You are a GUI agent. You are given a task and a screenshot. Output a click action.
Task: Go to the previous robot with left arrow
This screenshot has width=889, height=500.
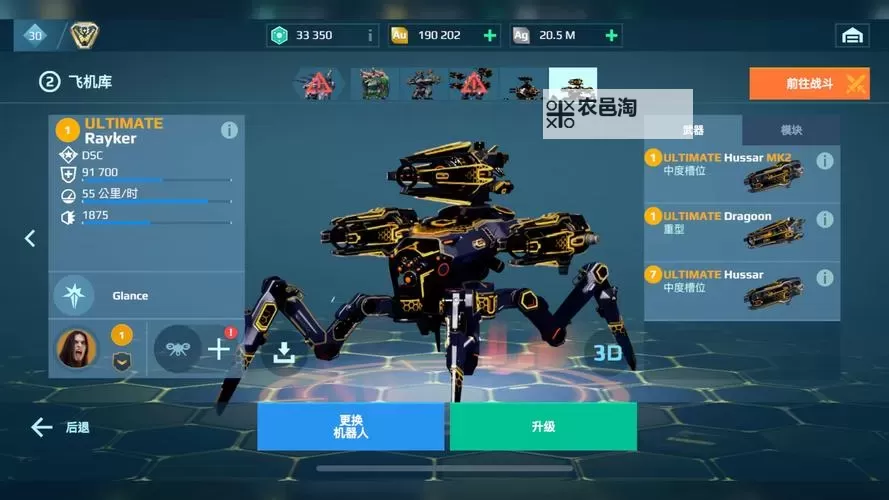coord(30,238)
